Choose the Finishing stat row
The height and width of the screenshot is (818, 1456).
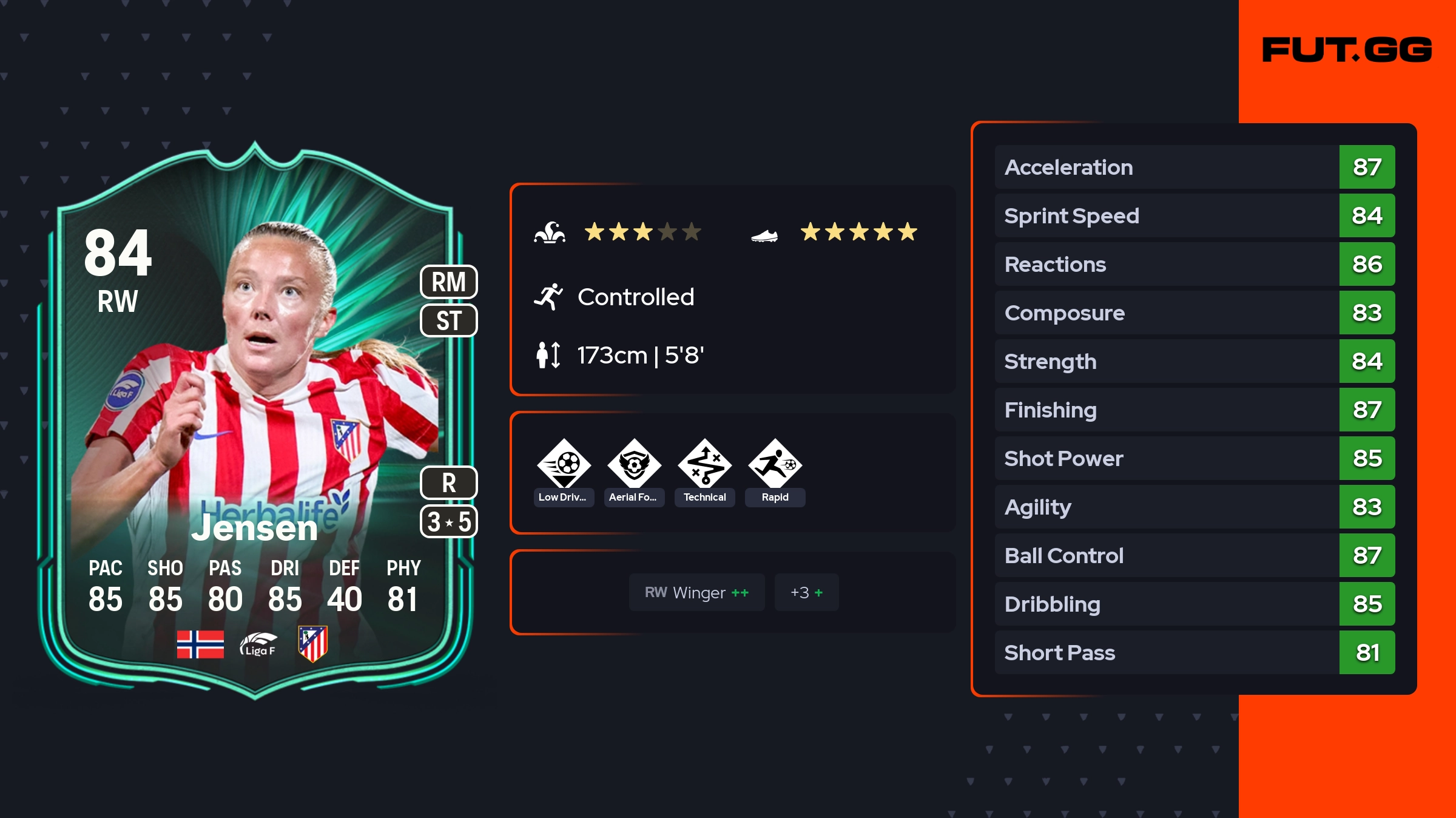[x=1194, y=410]
